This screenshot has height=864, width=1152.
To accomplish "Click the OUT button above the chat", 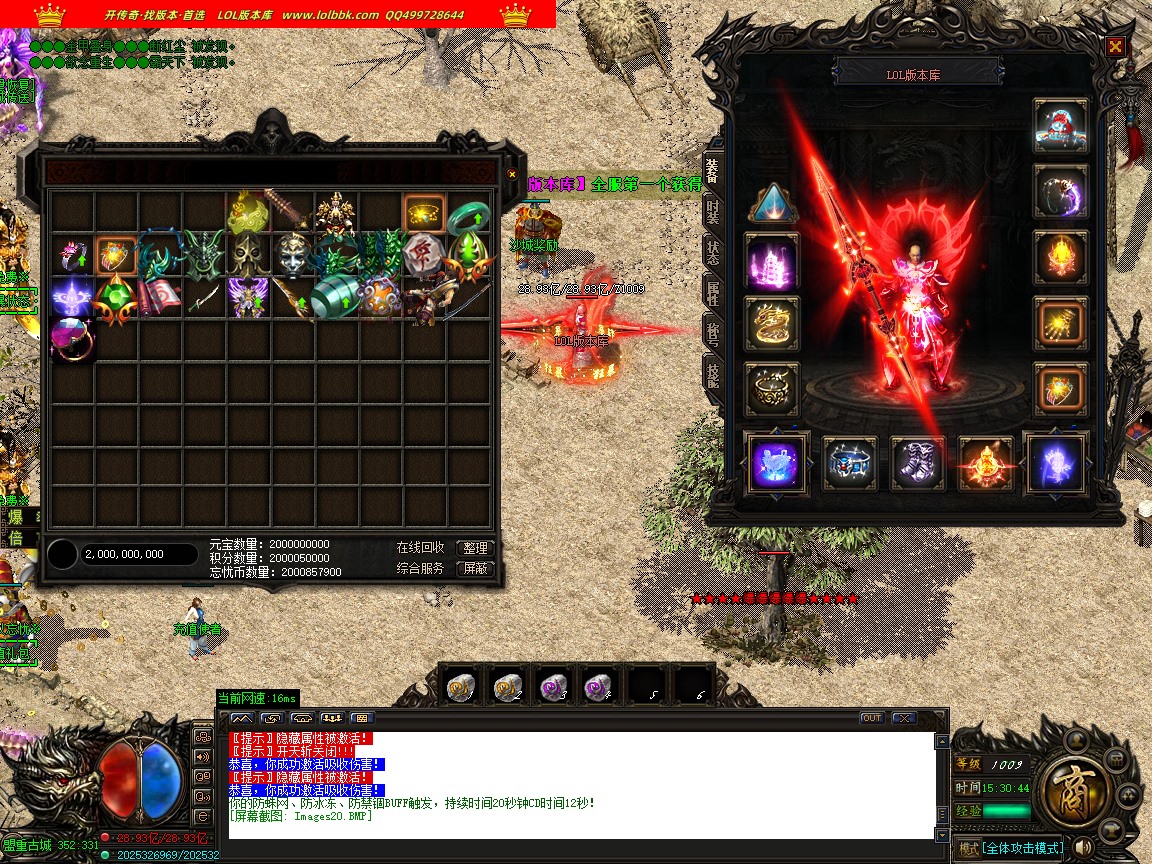I will click(872, 718).
